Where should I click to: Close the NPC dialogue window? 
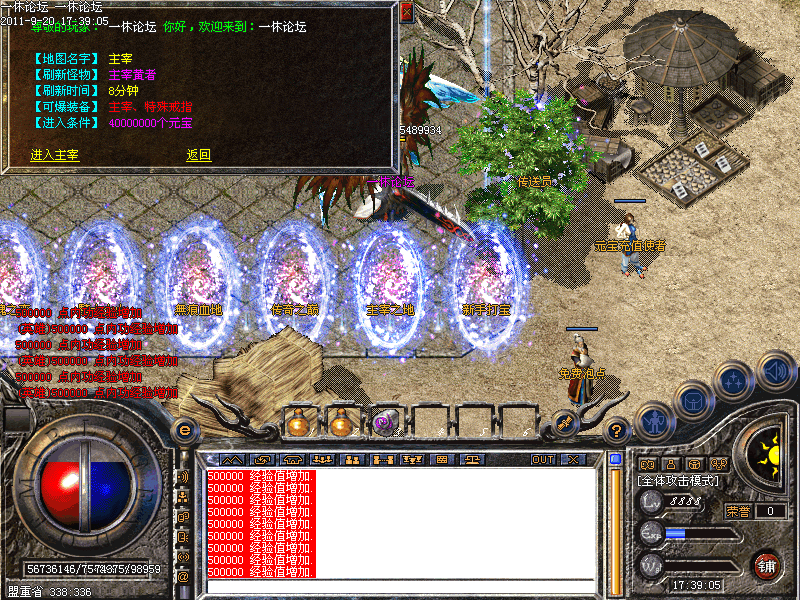point(406,13)
